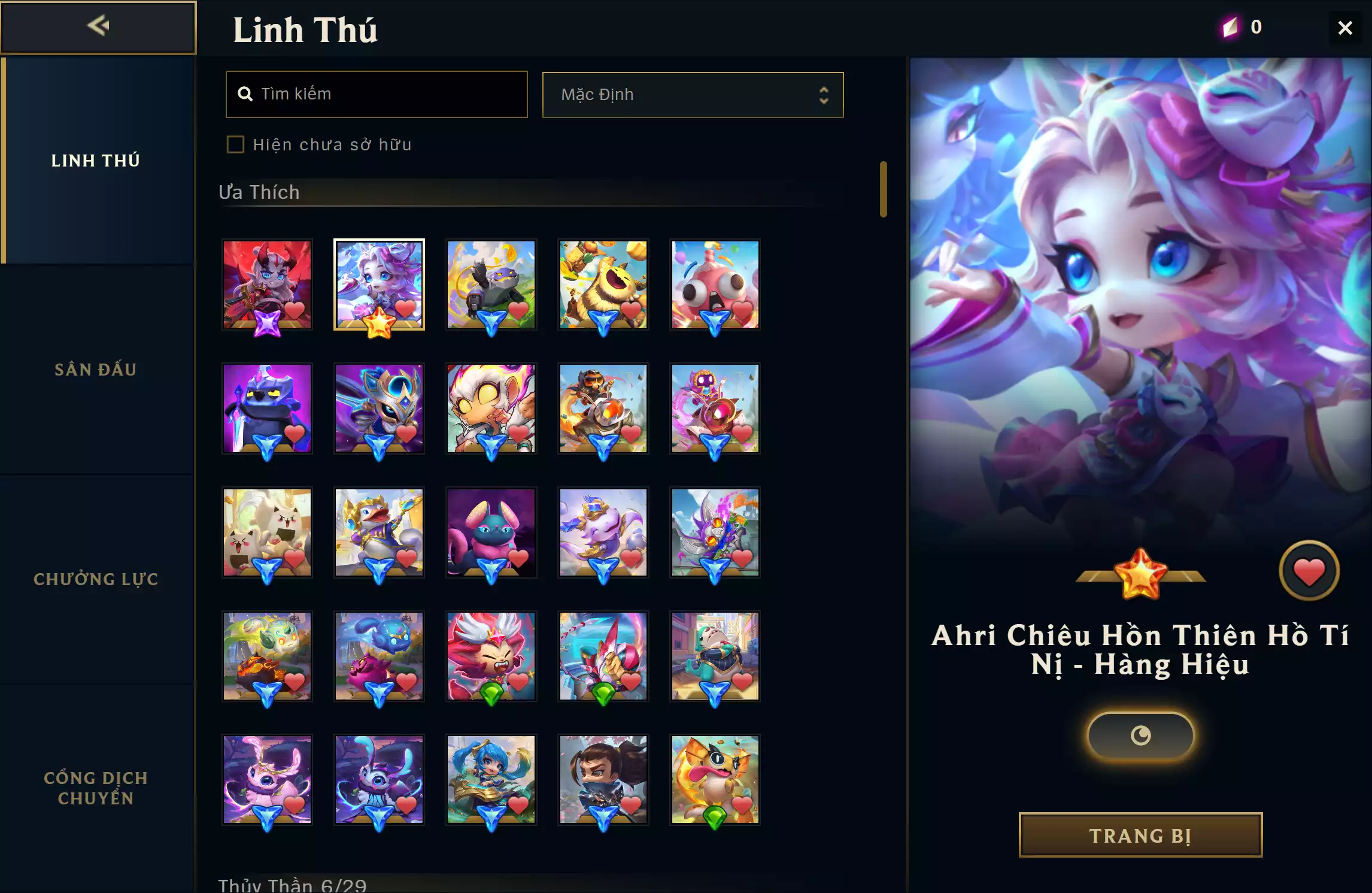Image resolution: width=1372 pixels, height=893 pixels.
Task: Switch to the SÂN ĐẤU tab
Action: 97,370
